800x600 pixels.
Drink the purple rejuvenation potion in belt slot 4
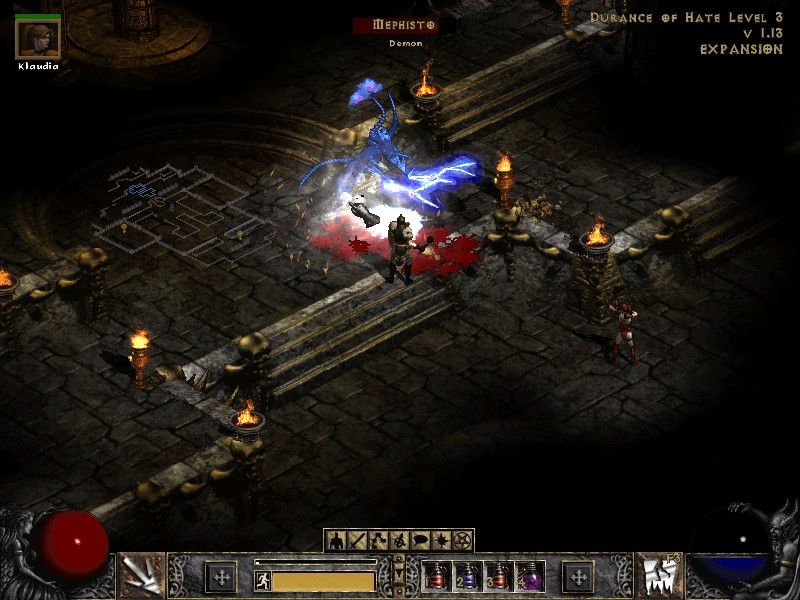(530, 576)
